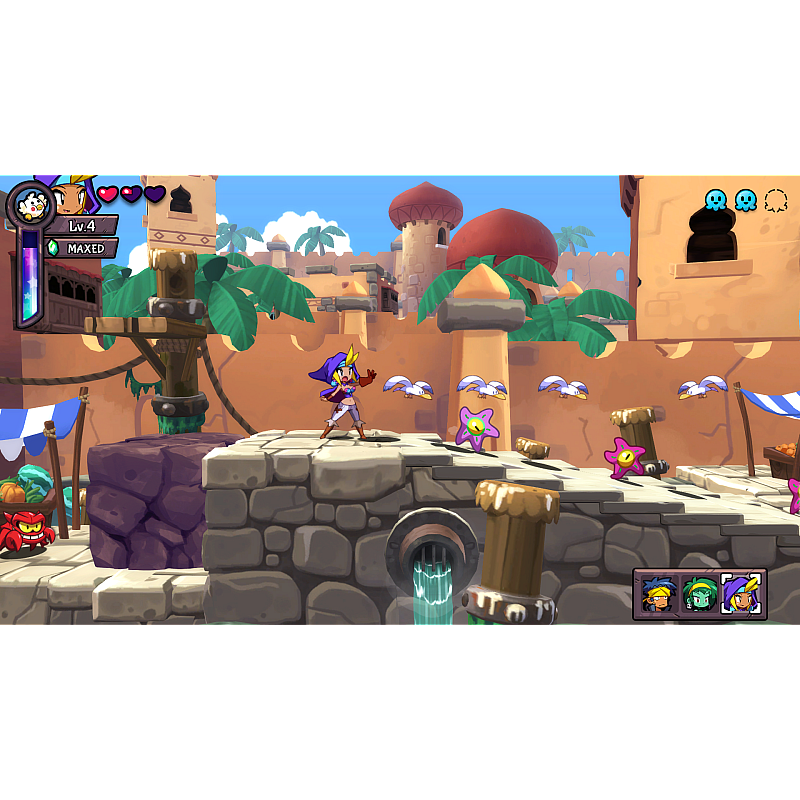Choose the green-haired Rottytops portrait

tap(699, 594)
